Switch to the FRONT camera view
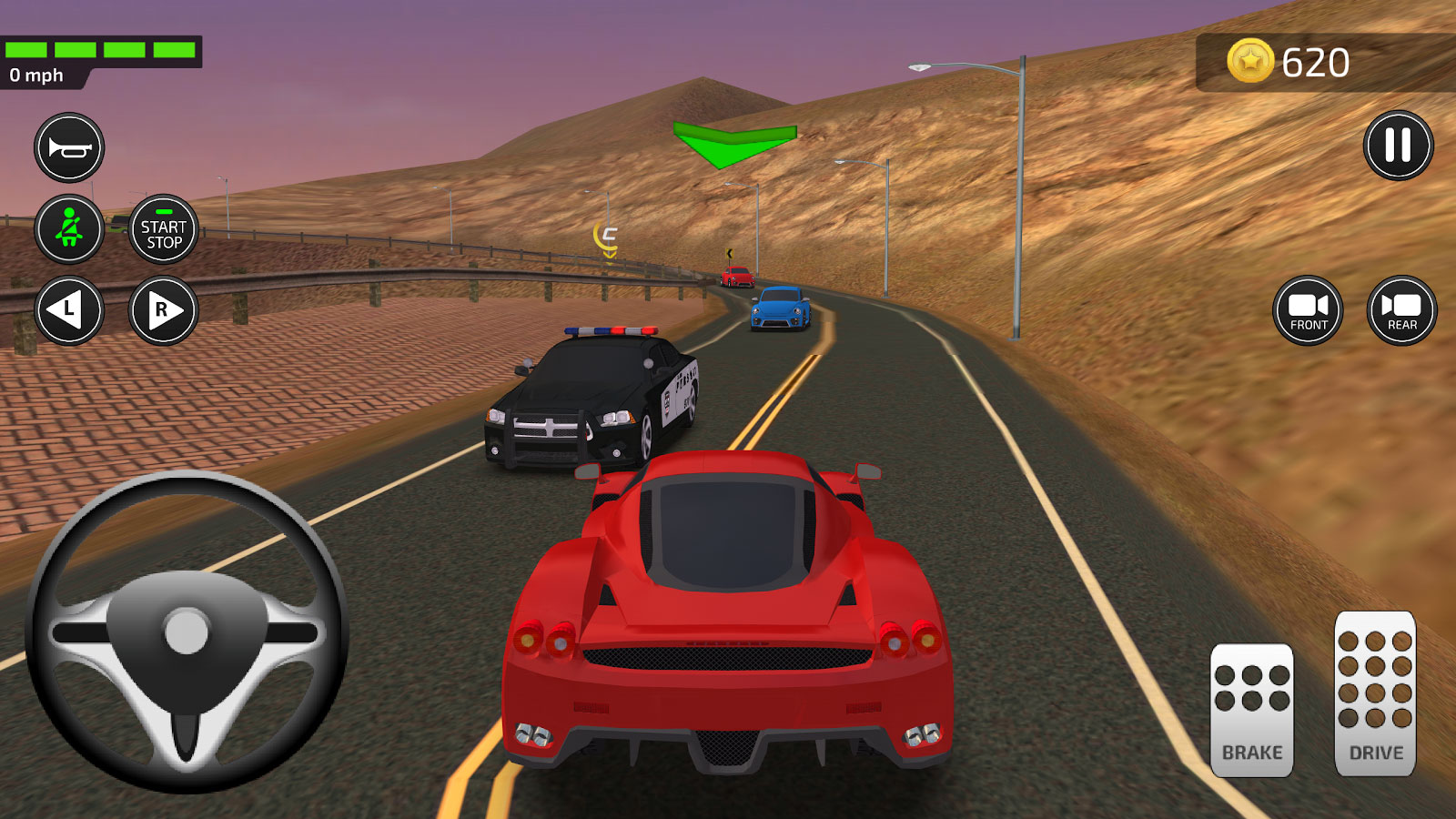The width and height of the screenshot is (1456, 819). click(x=1308, y=310)
